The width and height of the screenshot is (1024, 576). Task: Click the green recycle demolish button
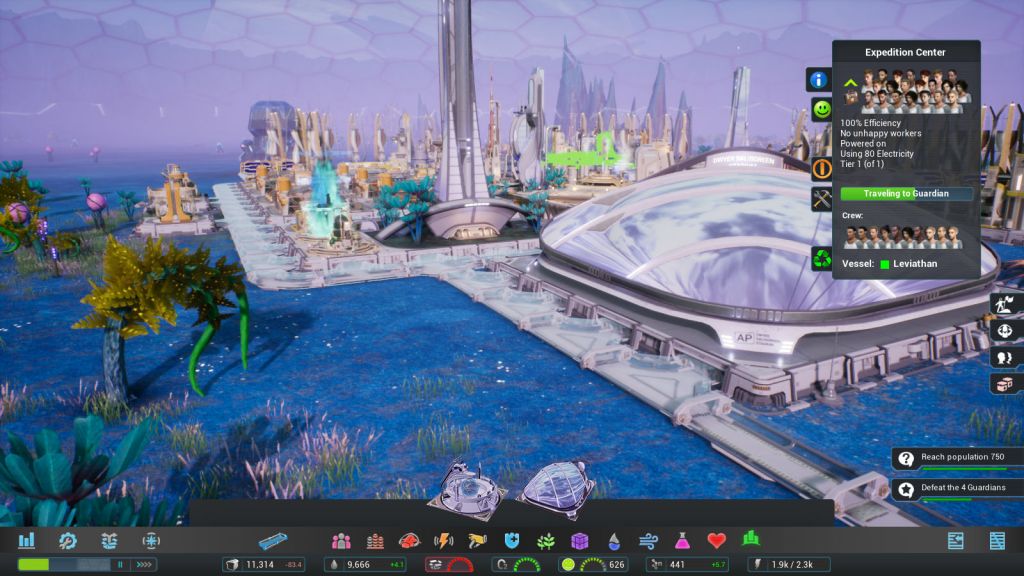[822, 259]
